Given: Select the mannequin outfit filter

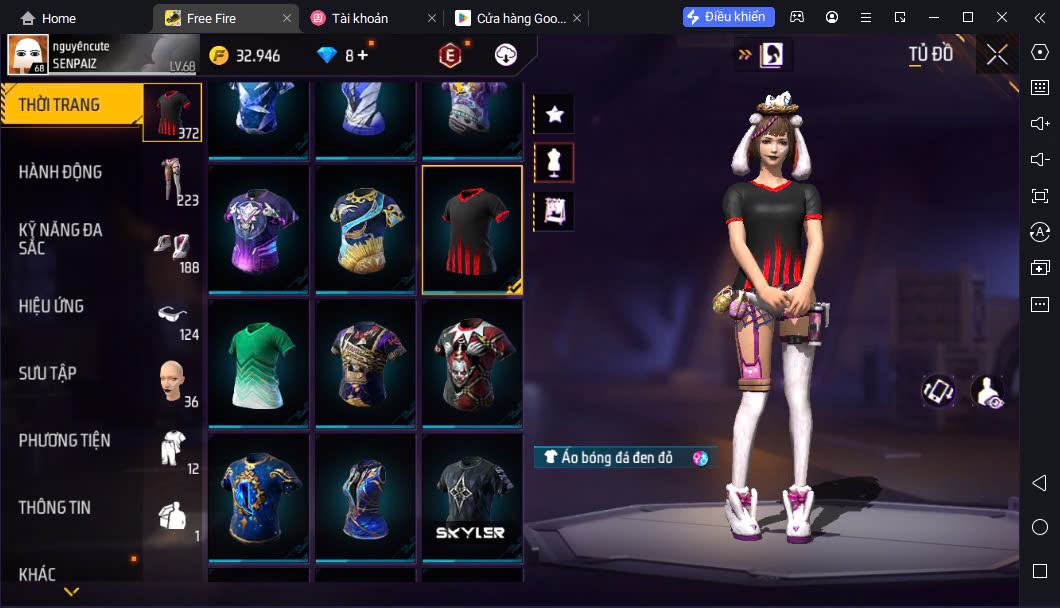Looking at the screenshot, I should [554, 162].
